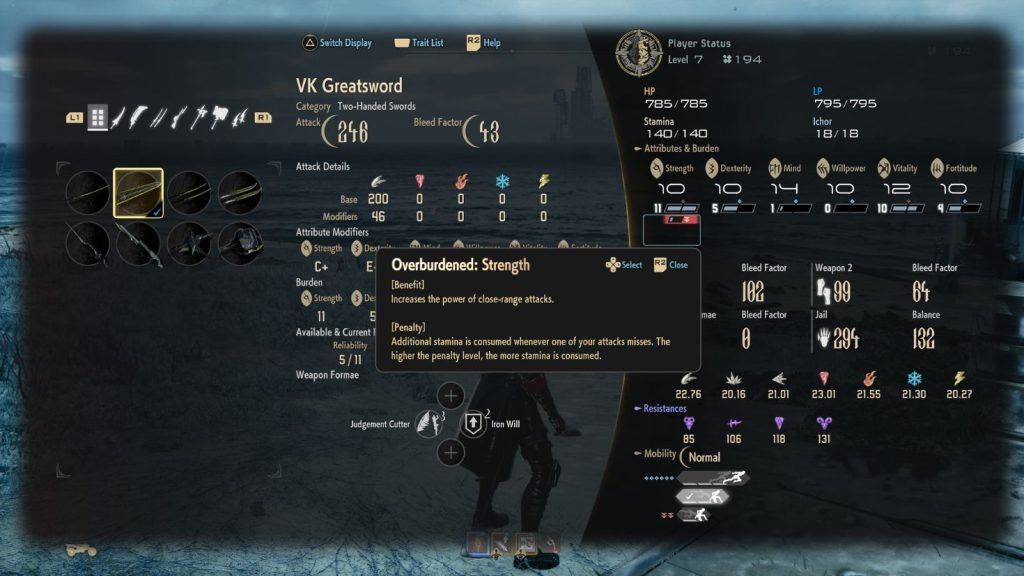Switch to the twin blades weapon category
Screen dimensions: 1024x576
tap(160, 117)
